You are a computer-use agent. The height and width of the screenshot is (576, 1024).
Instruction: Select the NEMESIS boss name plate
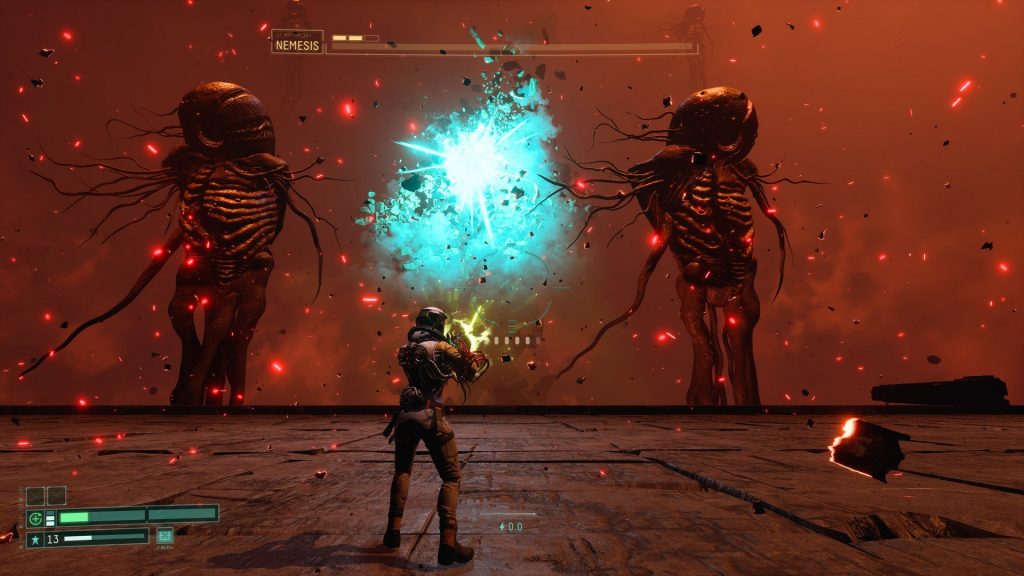point(298,45)
